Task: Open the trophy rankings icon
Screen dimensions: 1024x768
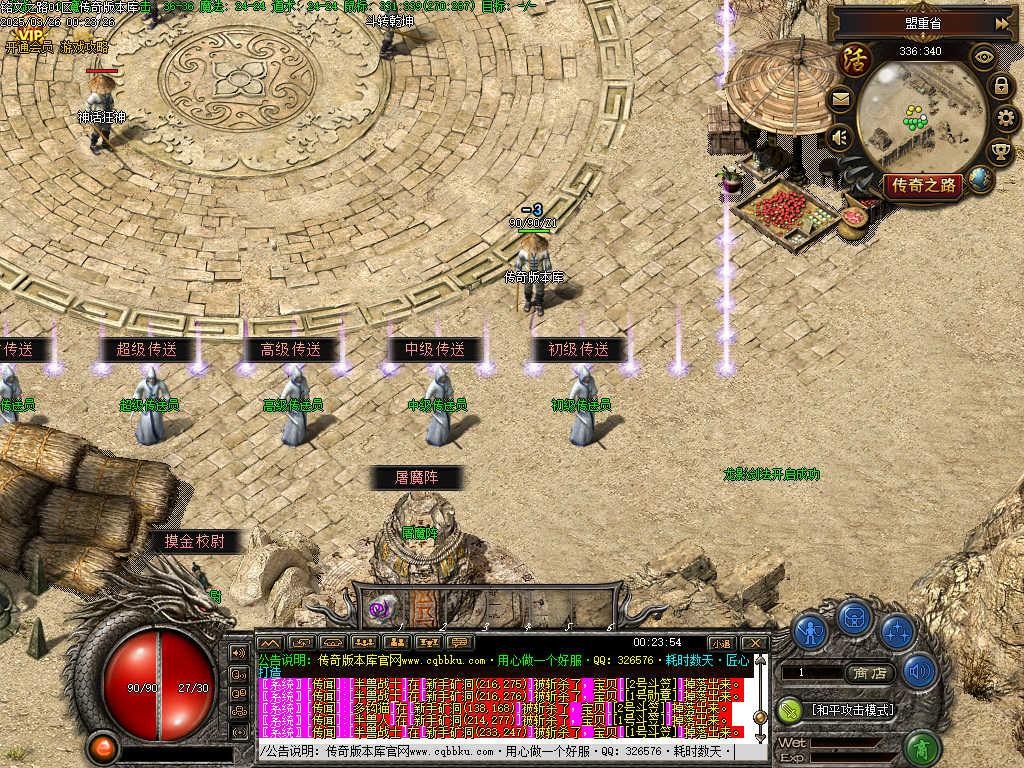Action: pos(1000,153)
